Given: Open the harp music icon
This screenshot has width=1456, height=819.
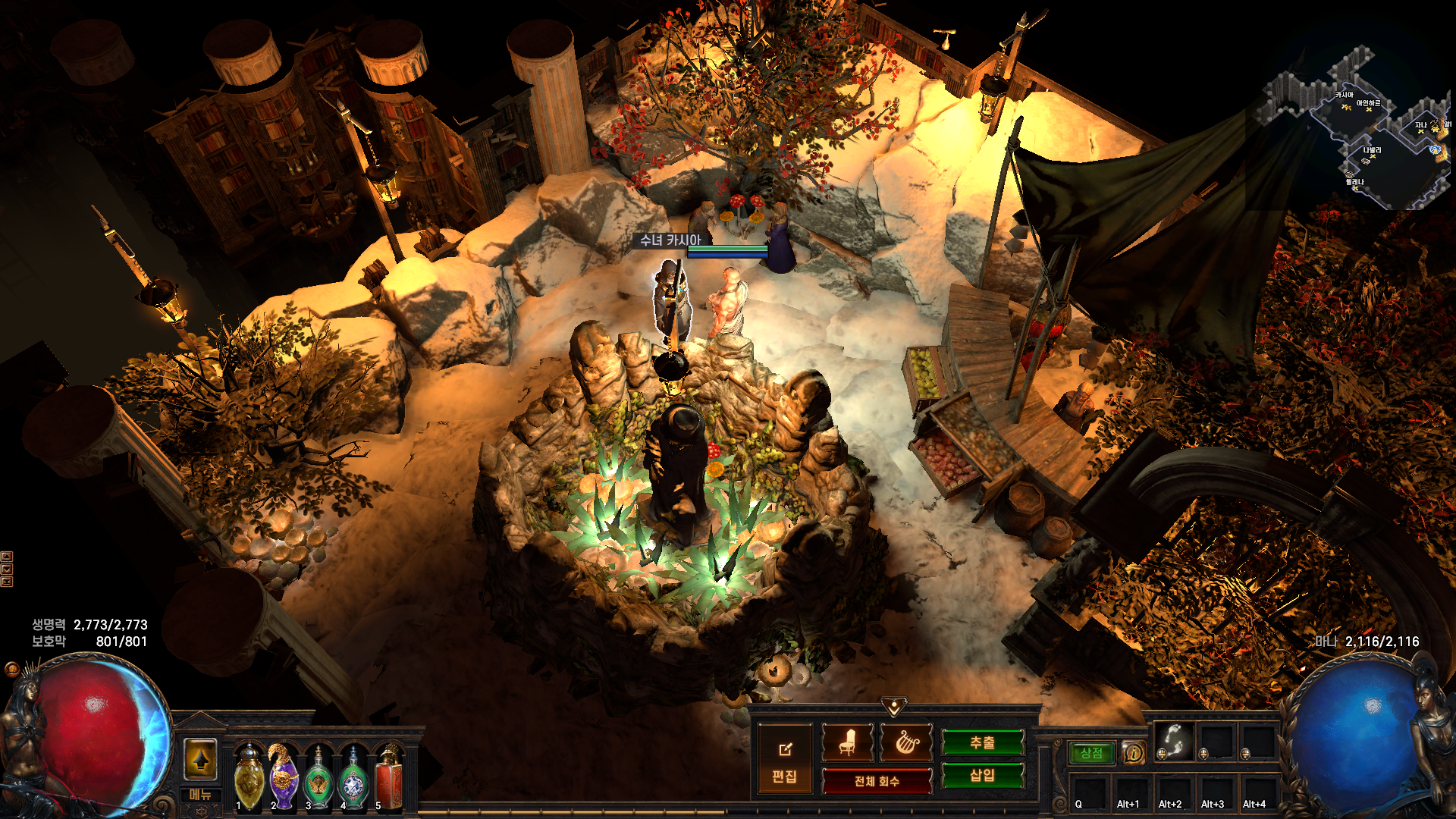Looking at the screenshot, I should [x=906, y=743].
